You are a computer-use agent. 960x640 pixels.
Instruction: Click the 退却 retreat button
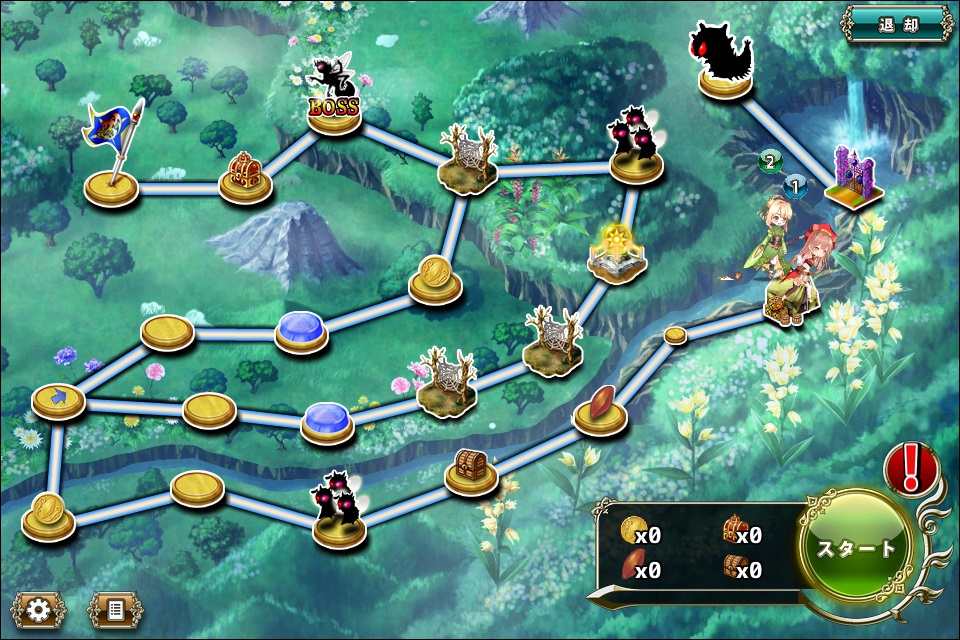[x=897, y=23]
